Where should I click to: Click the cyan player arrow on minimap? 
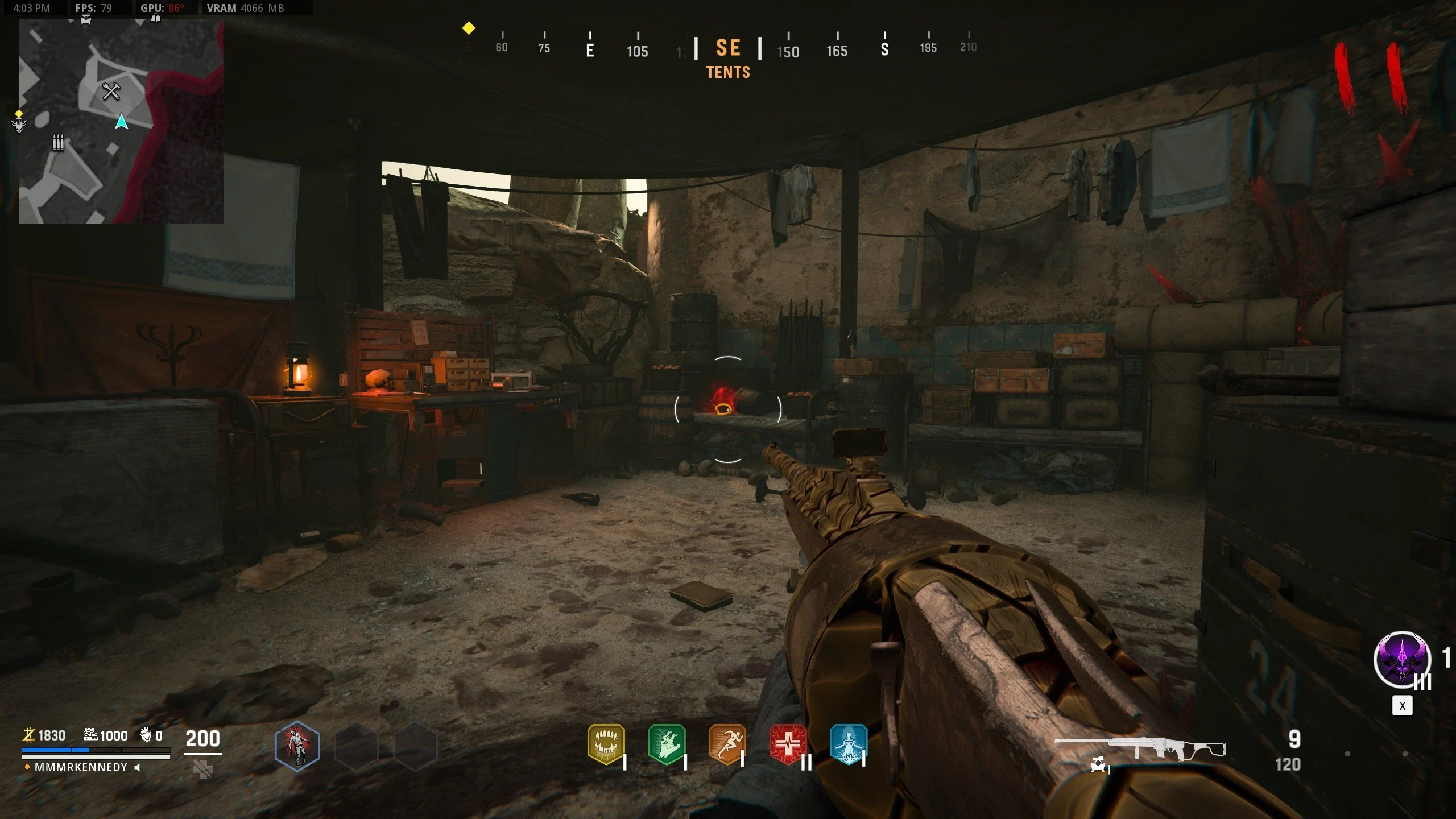[121, 122]
